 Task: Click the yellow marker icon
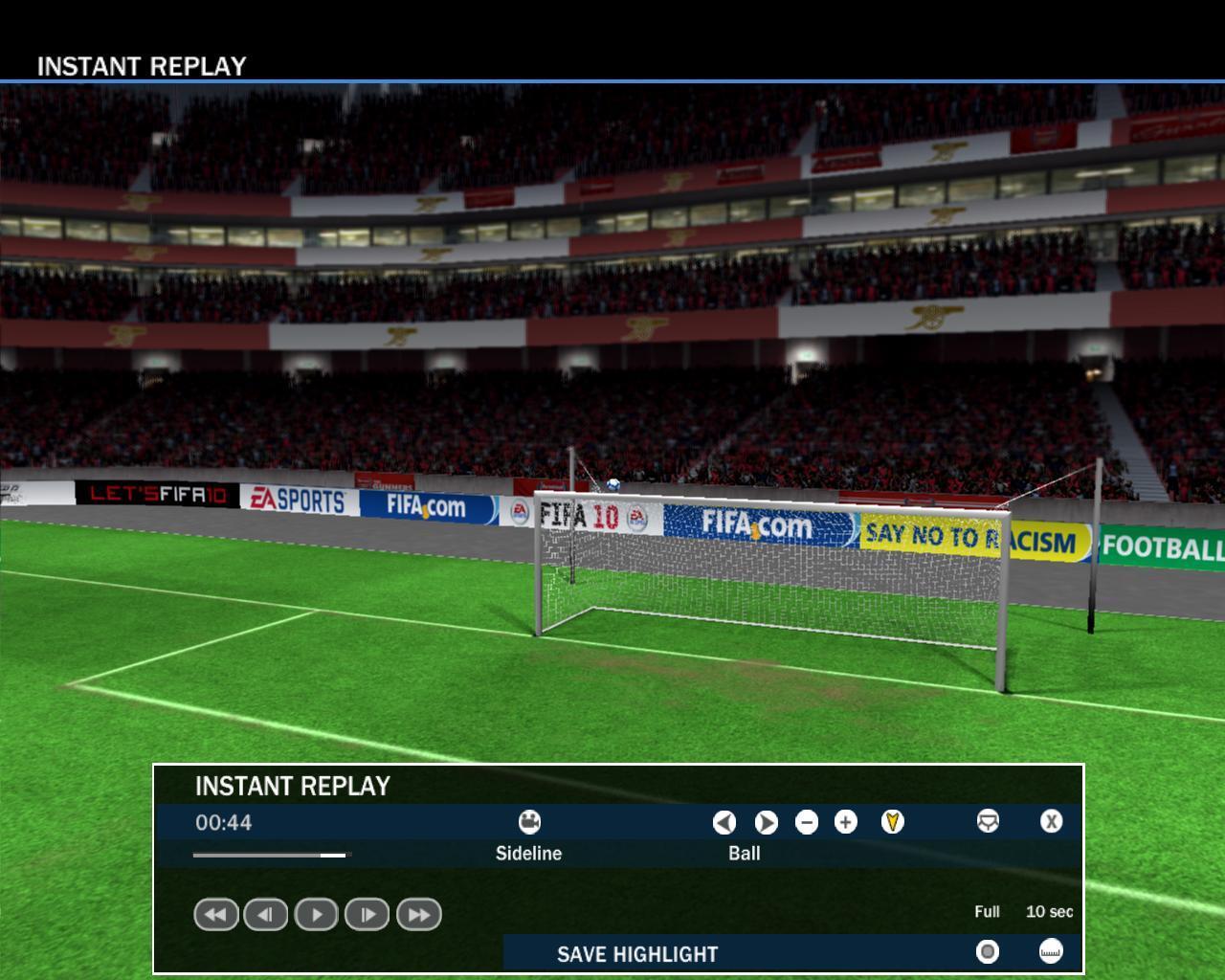(892, 822)
